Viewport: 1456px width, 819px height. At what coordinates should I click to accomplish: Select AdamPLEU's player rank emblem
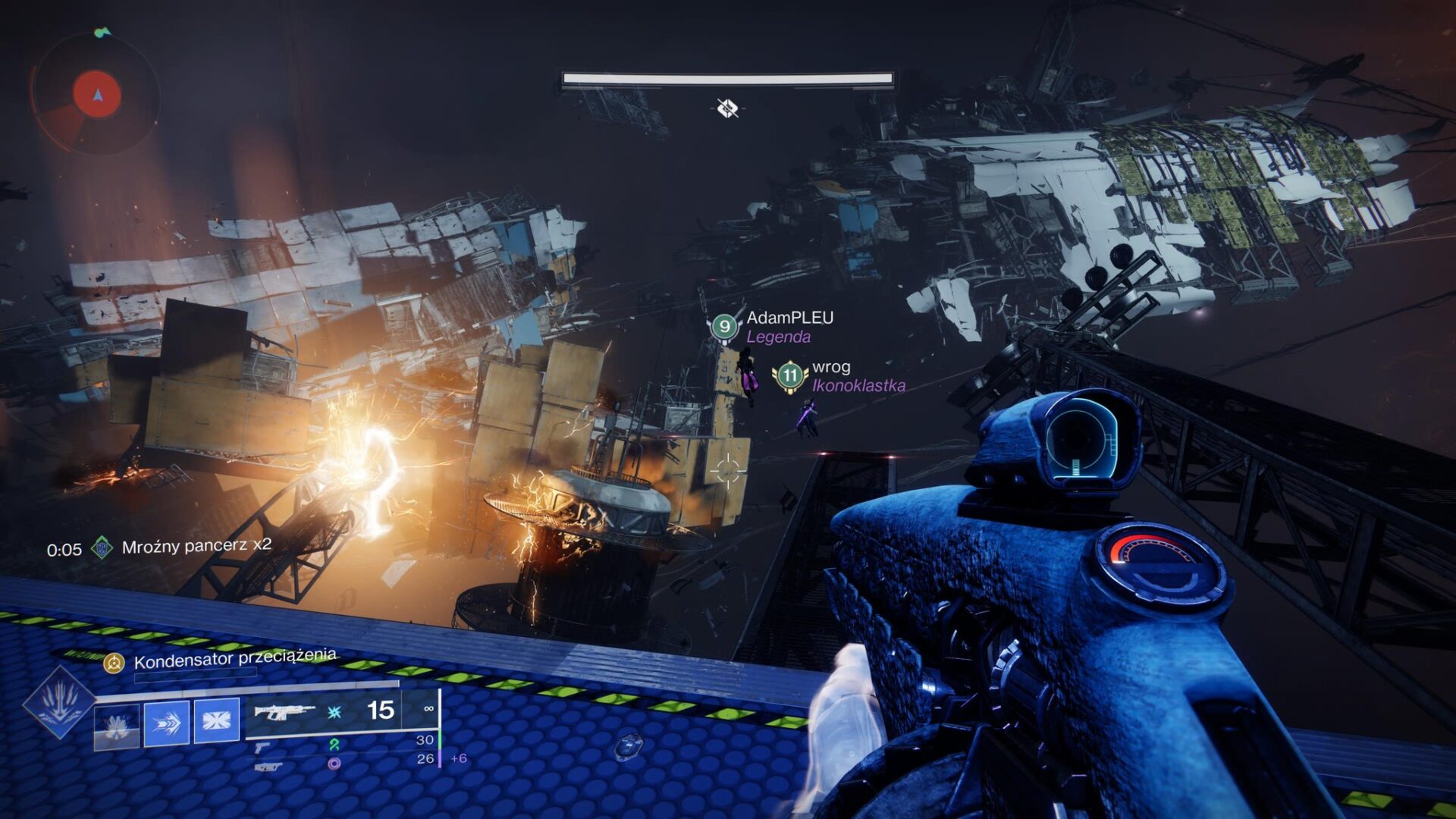point(724,327)
